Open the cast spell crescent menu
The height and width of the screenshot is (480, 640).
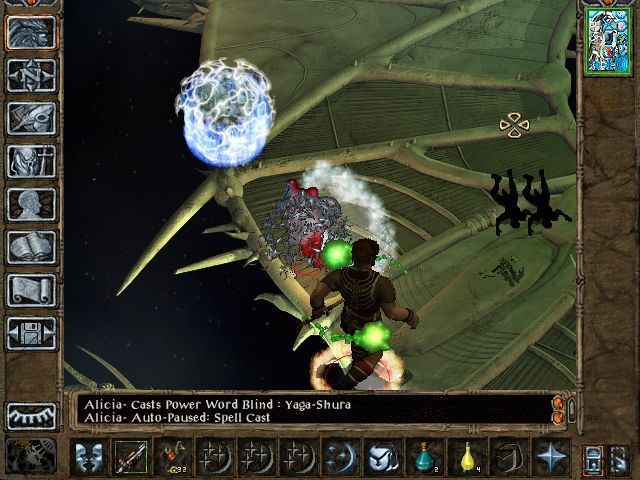click(341, 457)
